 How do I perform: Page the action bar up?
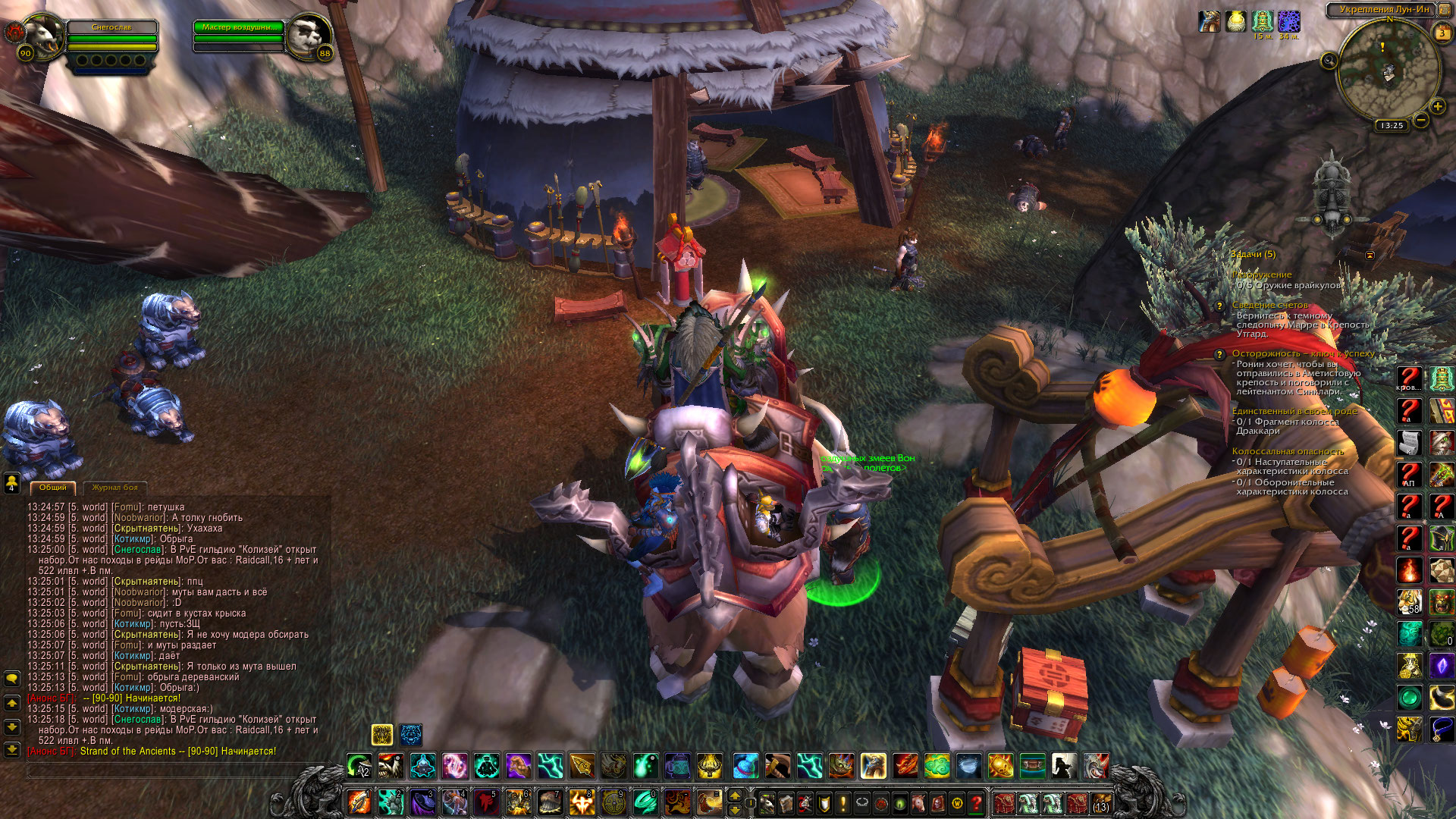coord(734,795)
